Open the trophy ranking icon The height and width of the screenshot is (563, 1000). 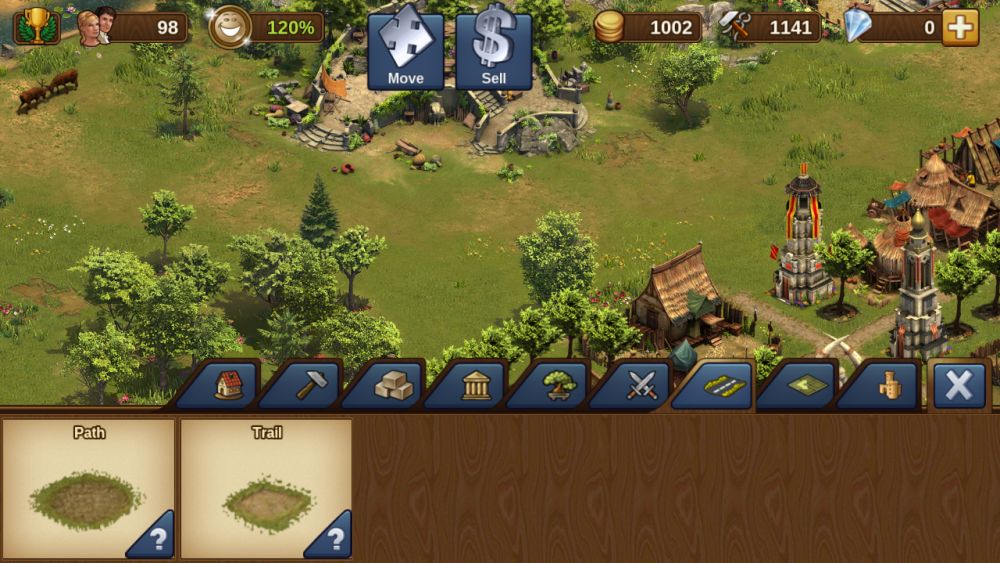pyautogui.click(x=36, y=26)
